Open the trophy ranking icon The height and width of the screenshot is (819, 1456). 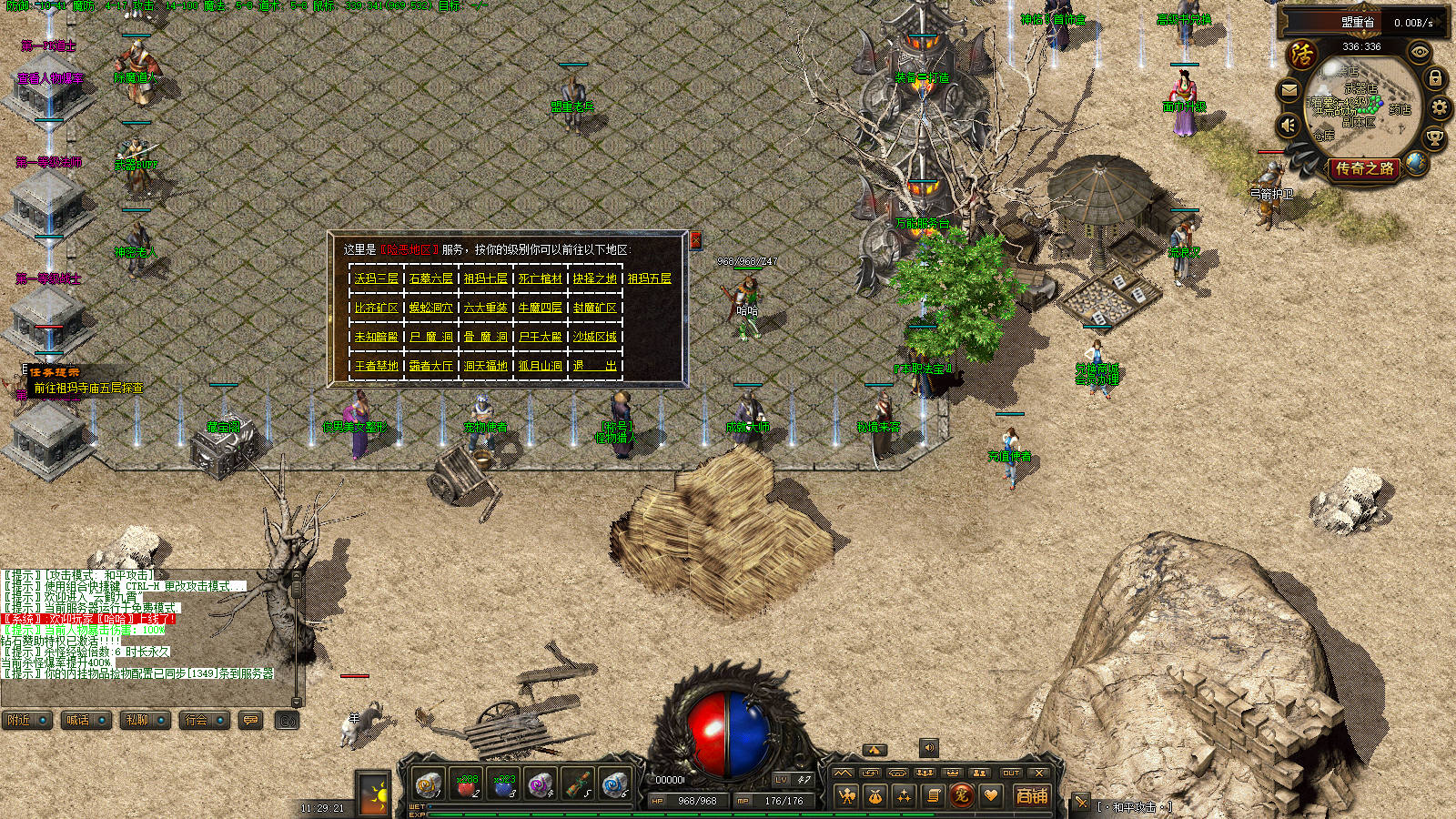tap(1434, 138)
